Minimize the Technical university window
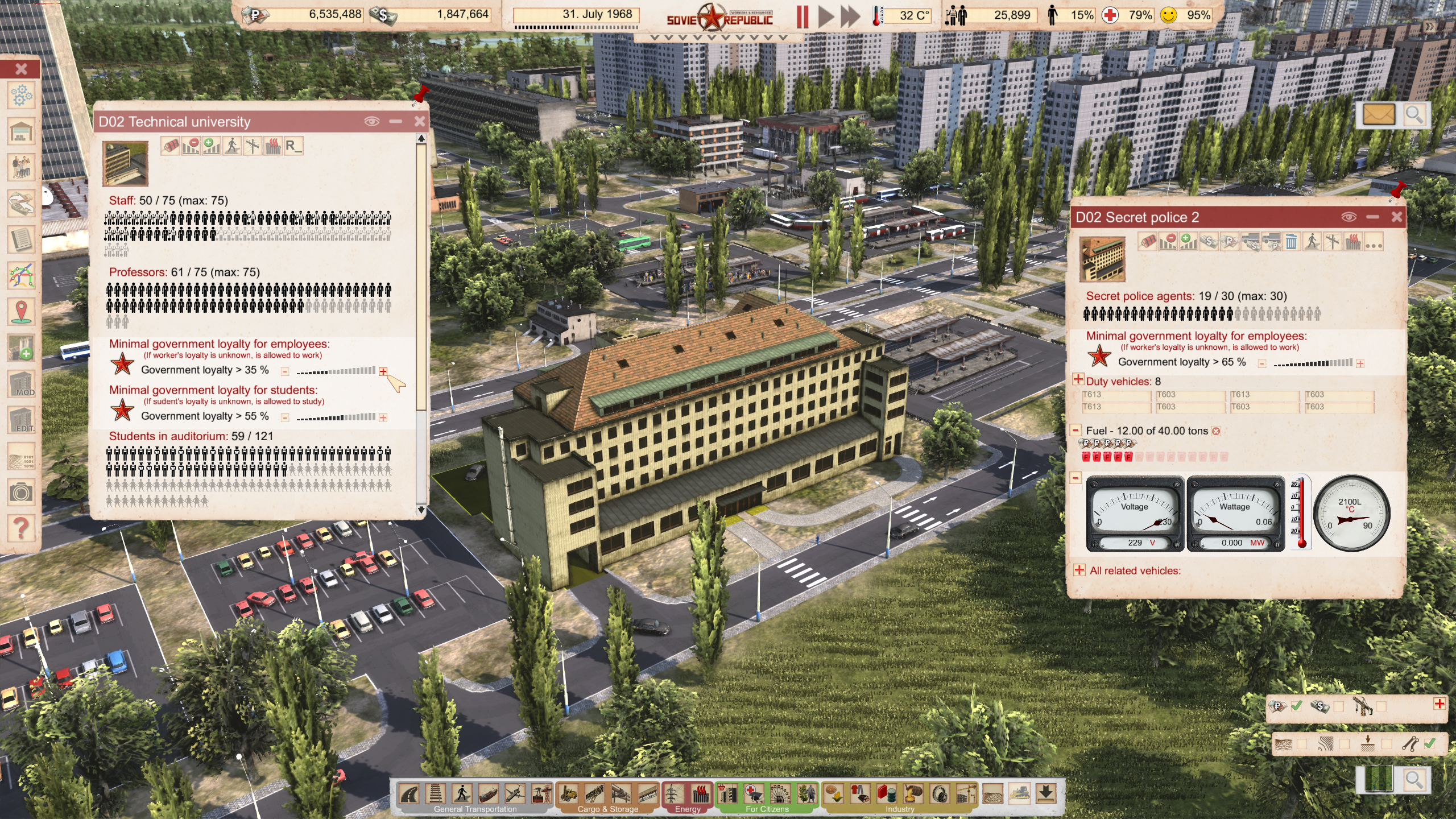1456x819 pixels. pos(396,121)
